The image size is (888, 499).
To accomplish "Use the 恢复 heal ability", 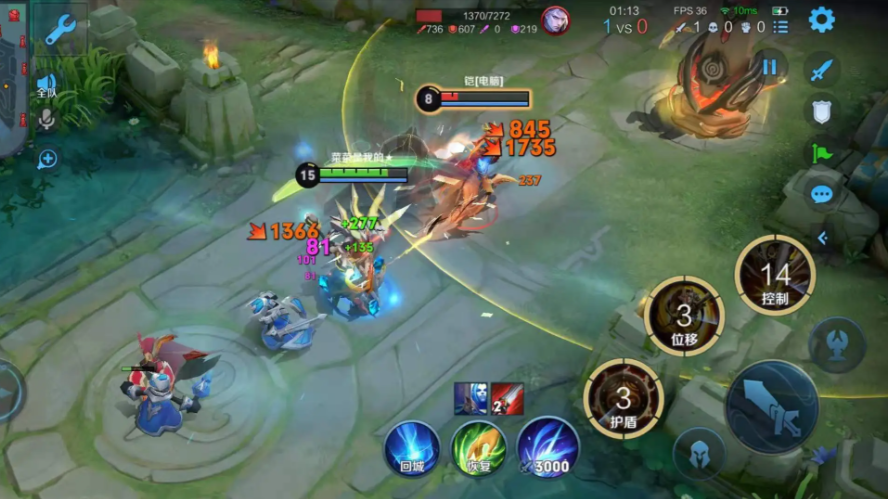I will click(478, 448).
